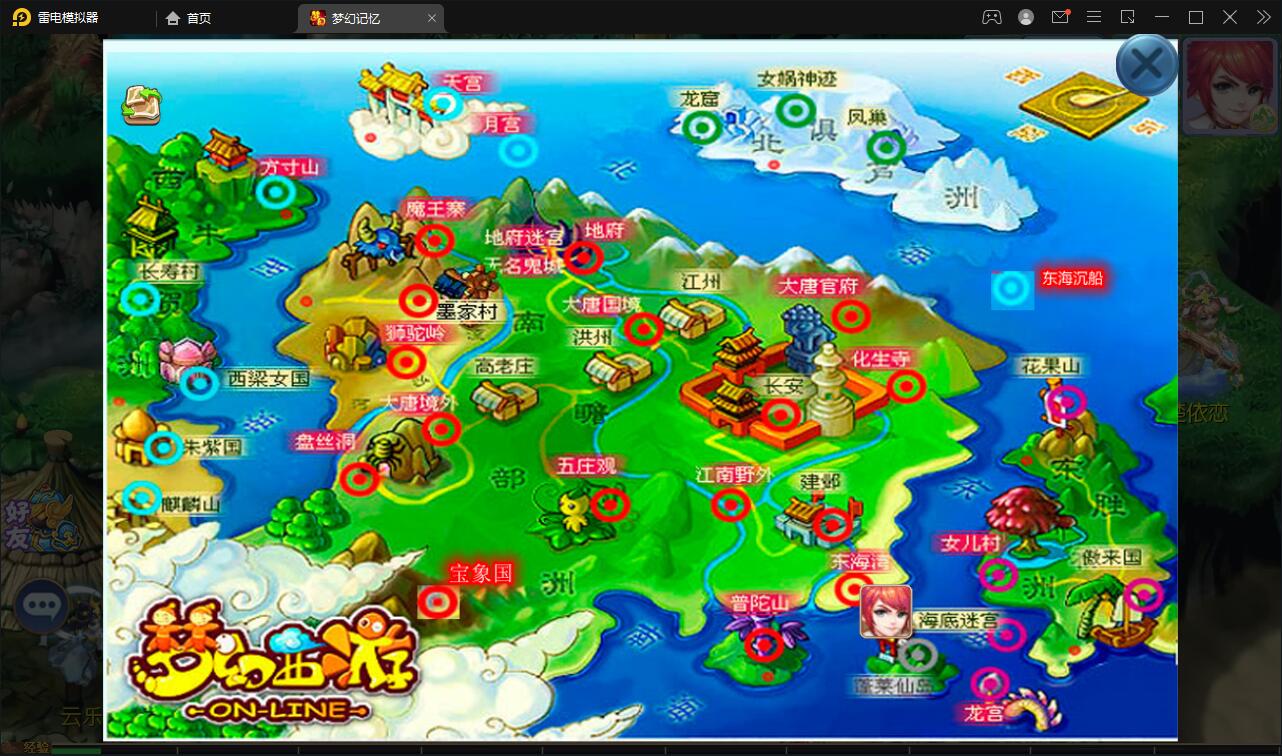The image size is (1282, 756).
Task: Click the mail notification icon in the title bar
Action: [1060, 17]
